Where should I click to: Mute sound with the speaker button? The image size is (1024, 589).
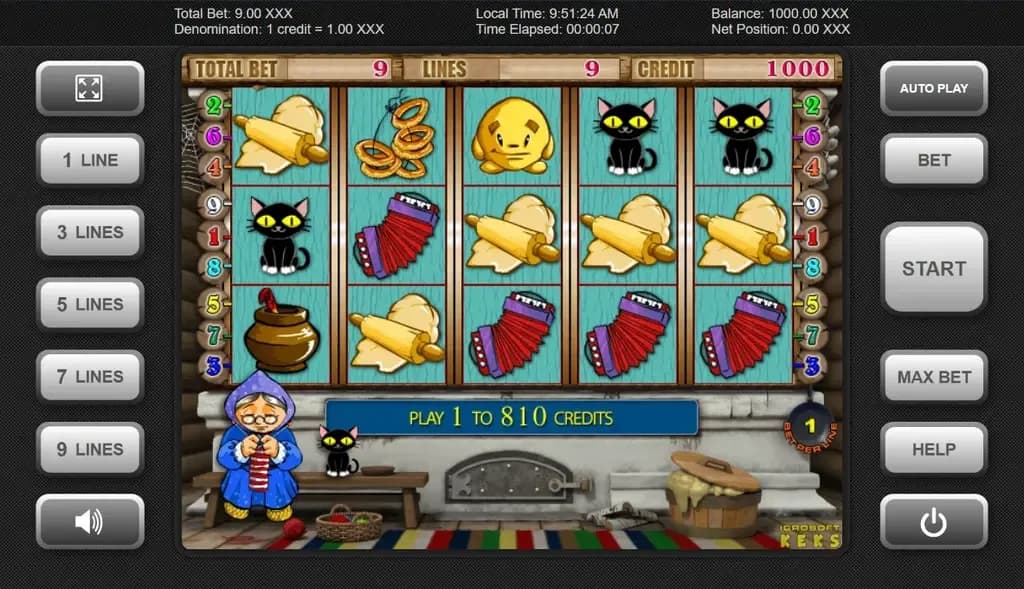tap(90, 521)
